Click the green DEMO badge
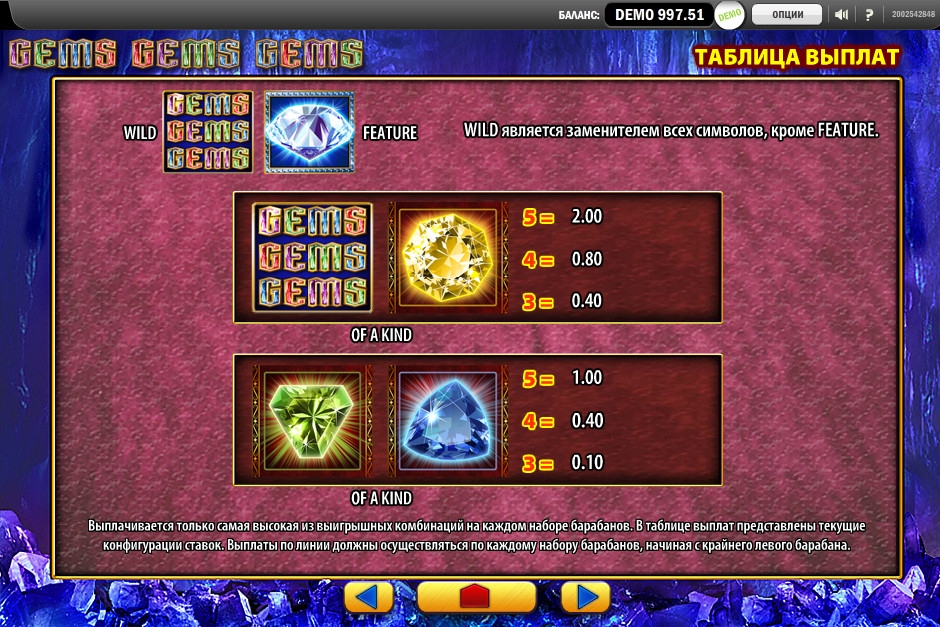 click(x=729, y=14)
